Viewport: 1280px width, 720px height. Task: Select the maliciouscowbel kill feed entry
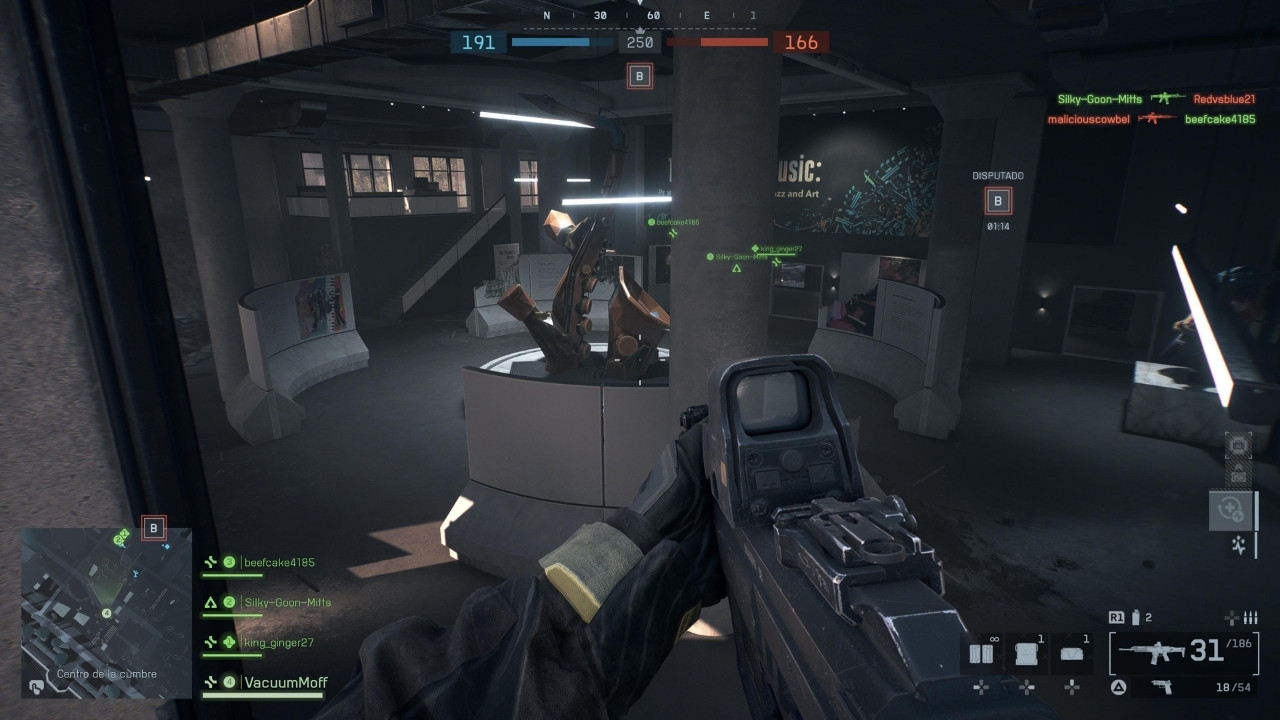point(1088,119)
